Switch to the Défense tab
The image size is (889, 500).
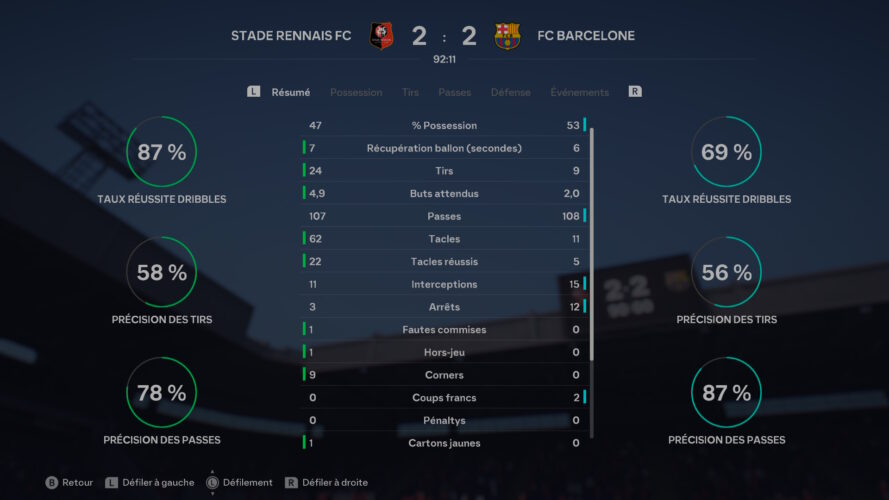[510, 92]
